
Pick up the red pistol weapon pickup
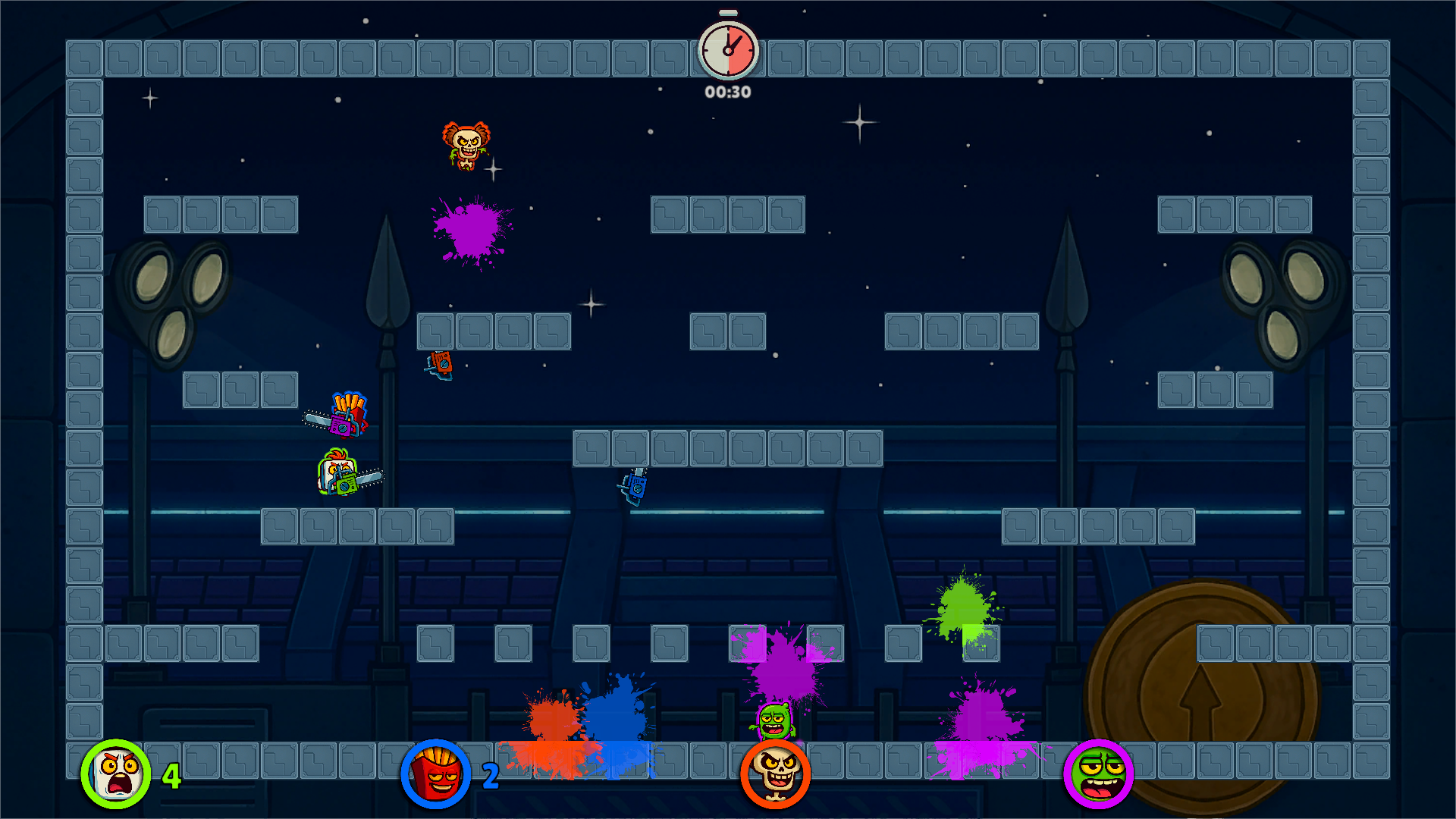click(440, 363)
